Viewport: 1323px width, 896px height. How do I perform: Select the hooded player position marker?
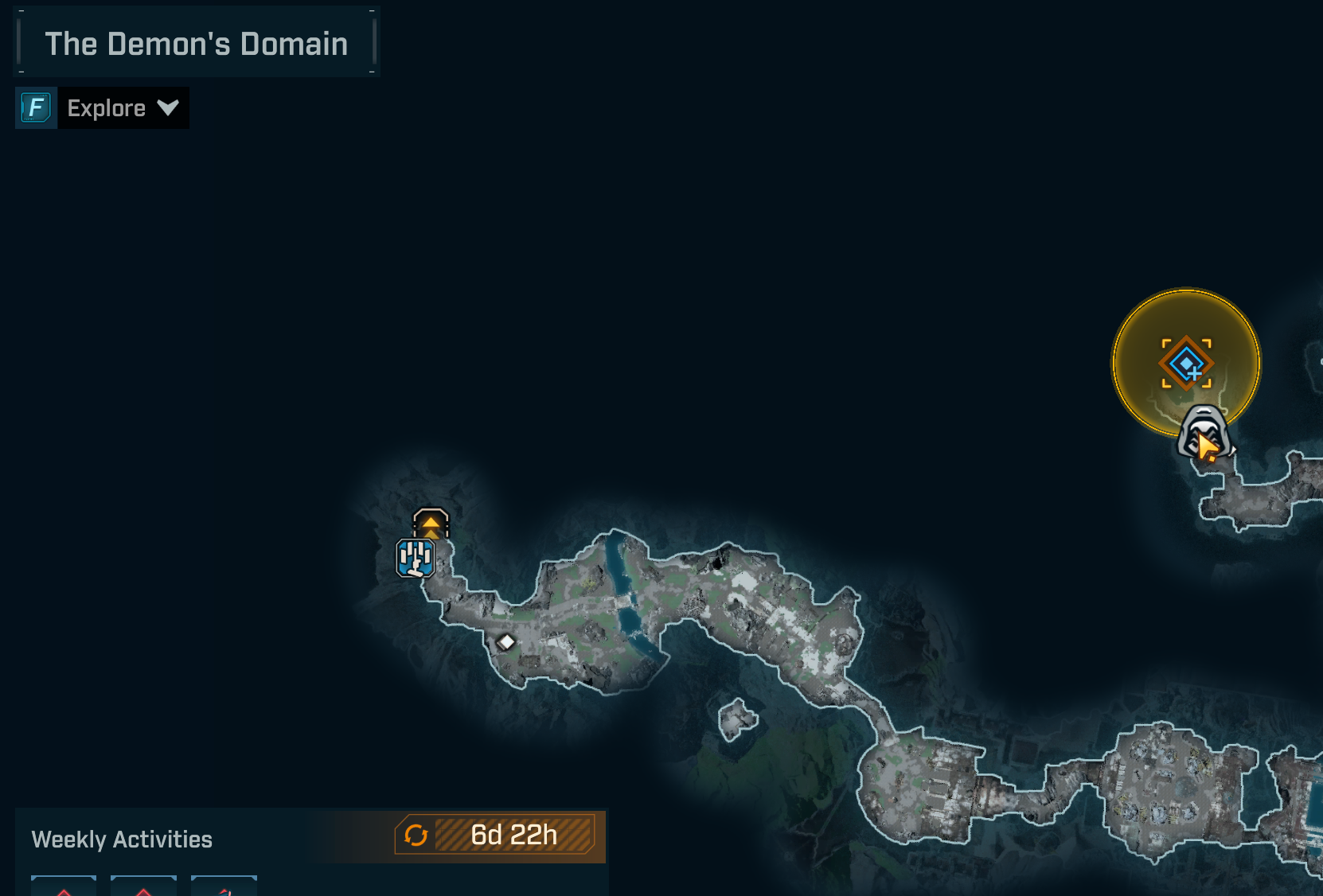(1203, 431)
